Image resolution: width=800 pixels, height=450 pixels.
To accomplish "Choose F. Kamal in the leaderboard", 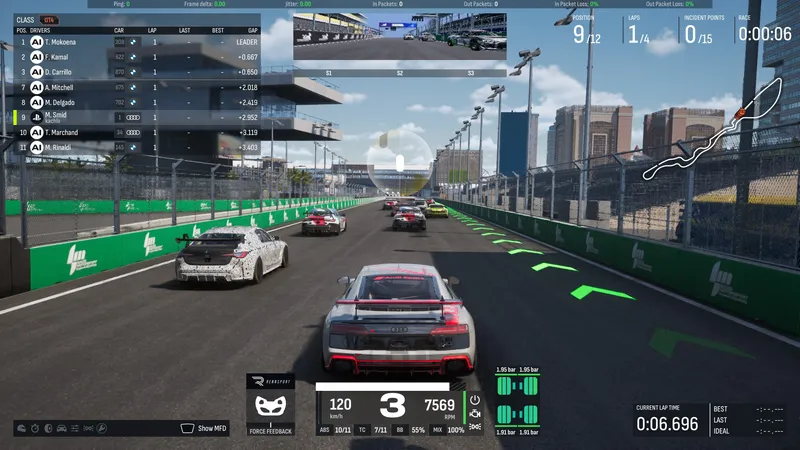I will tap(130, 58).
